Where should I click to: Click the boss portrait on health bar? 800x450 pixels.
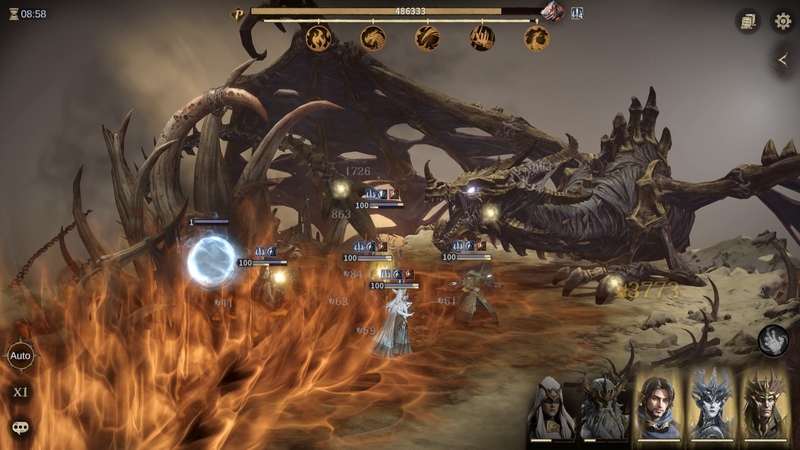553,12
